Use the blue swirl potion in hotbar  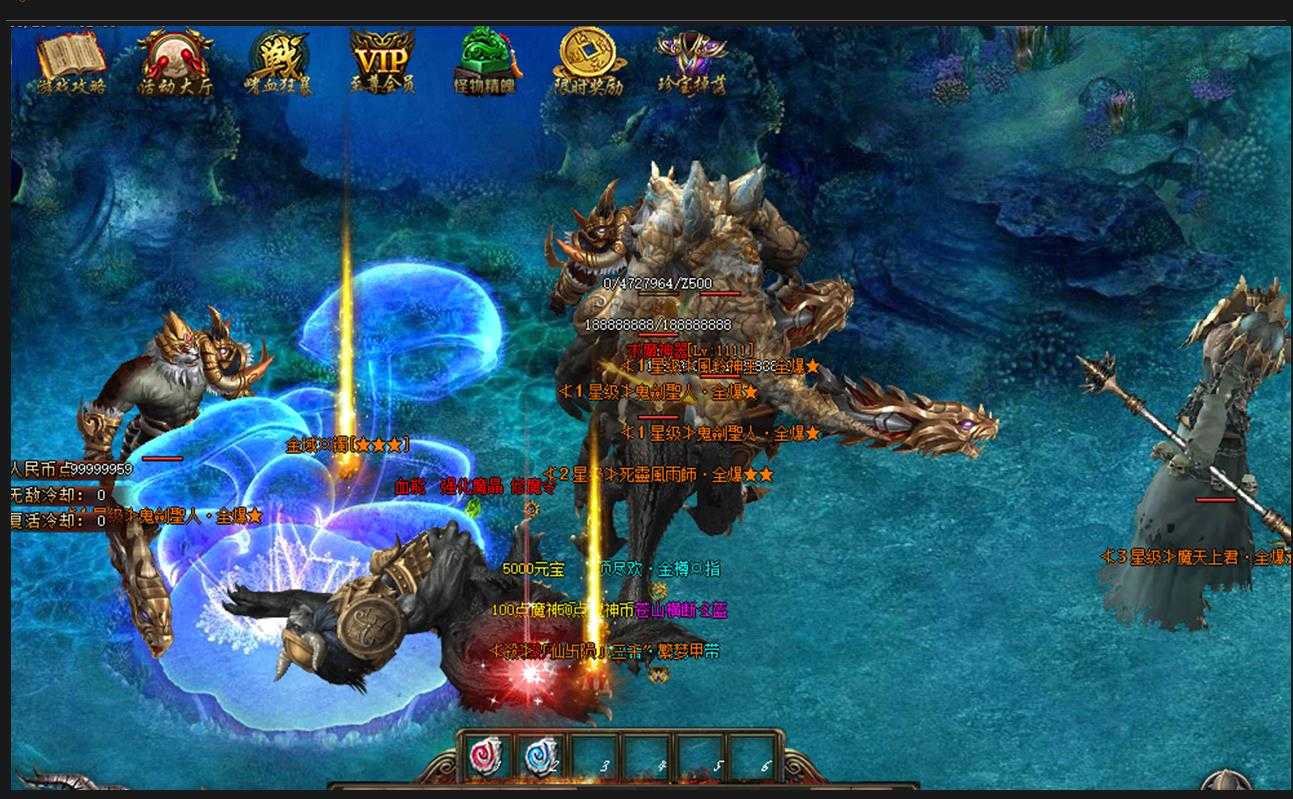(543, 757)
